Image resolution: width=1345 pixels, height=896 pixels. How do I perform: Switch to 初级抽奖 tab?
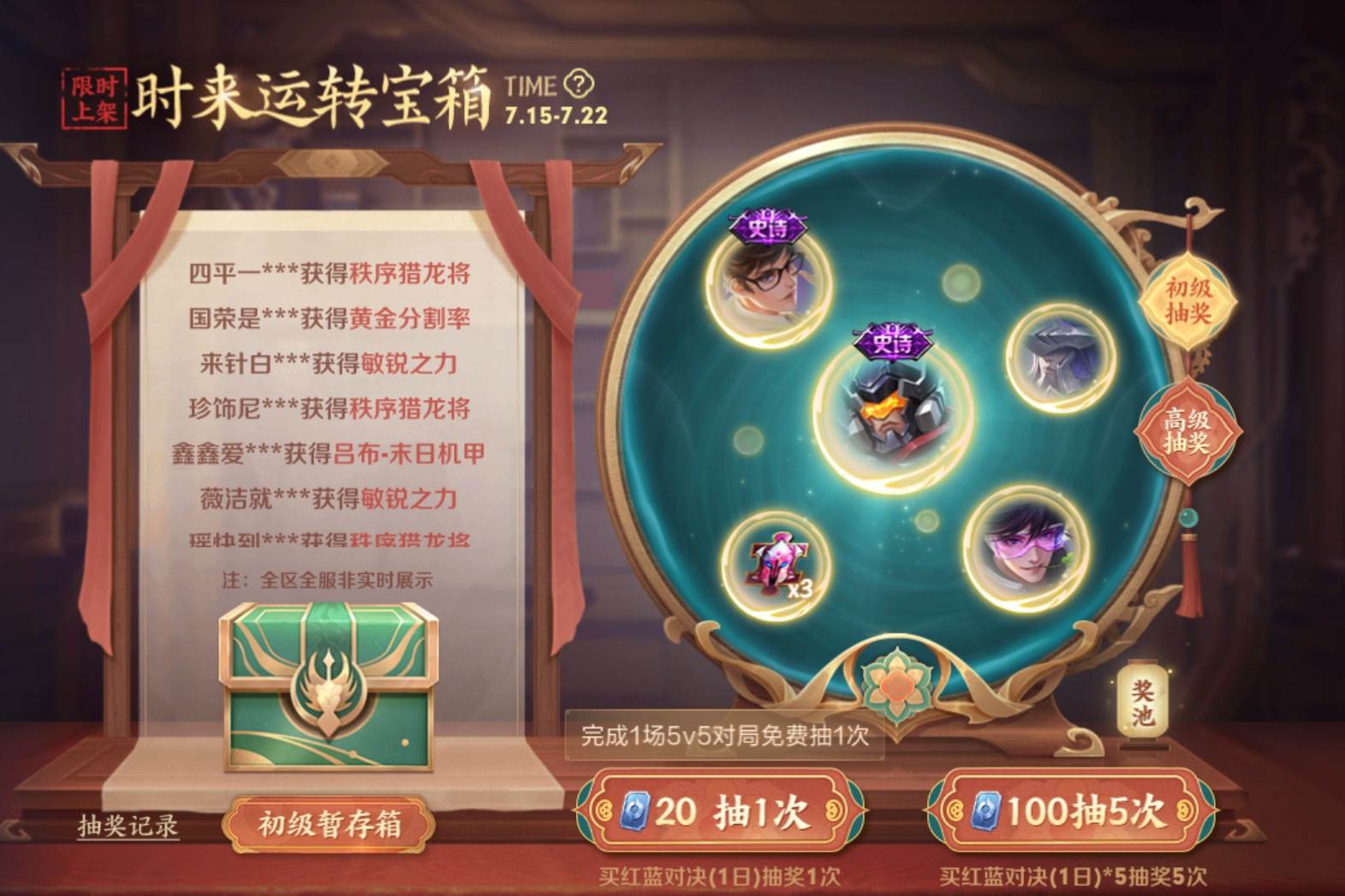(1188, 300)
